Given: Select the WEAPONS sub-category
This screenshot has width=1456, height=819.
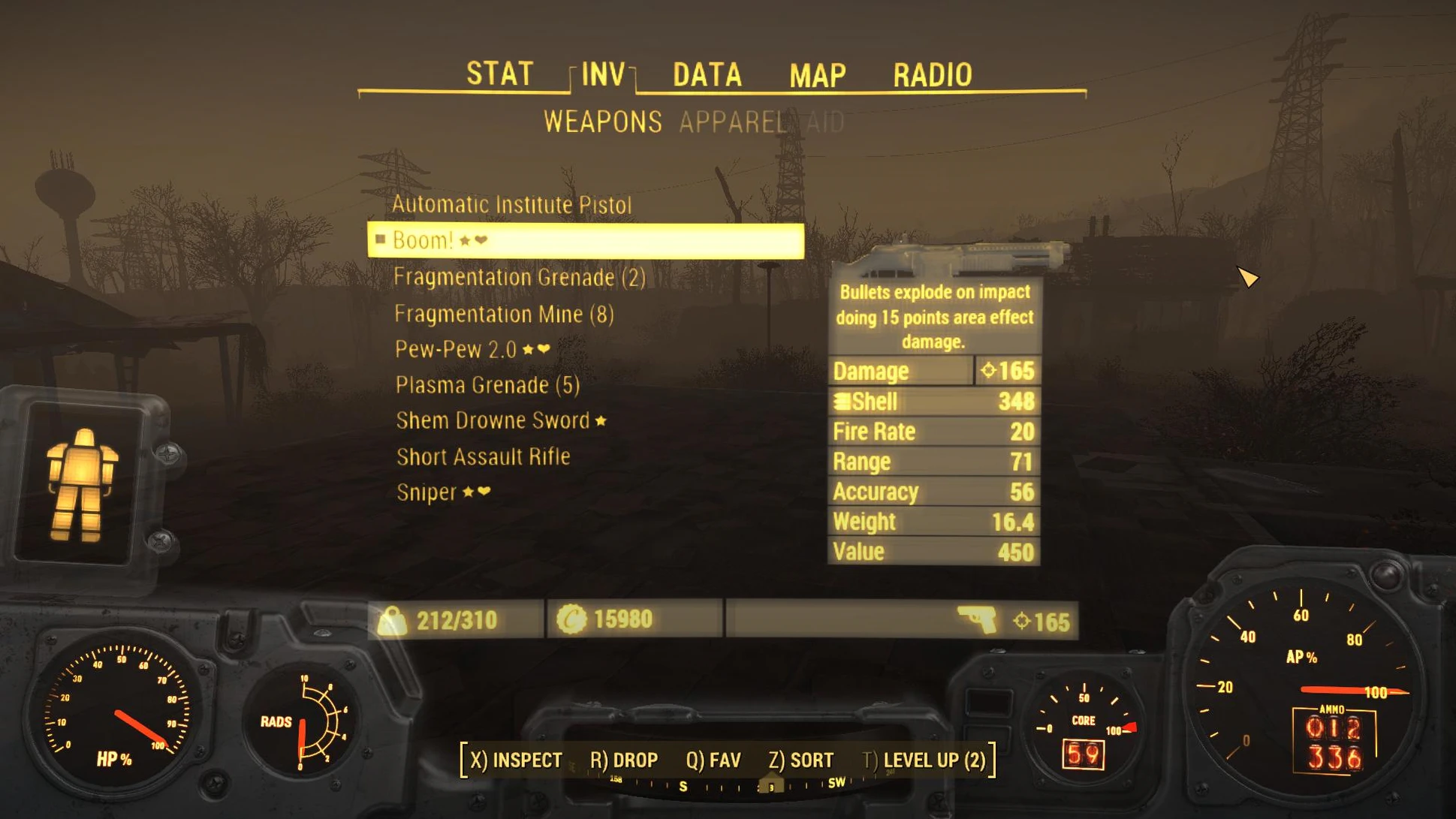Looking at the screenshot, I should [602, 122].
